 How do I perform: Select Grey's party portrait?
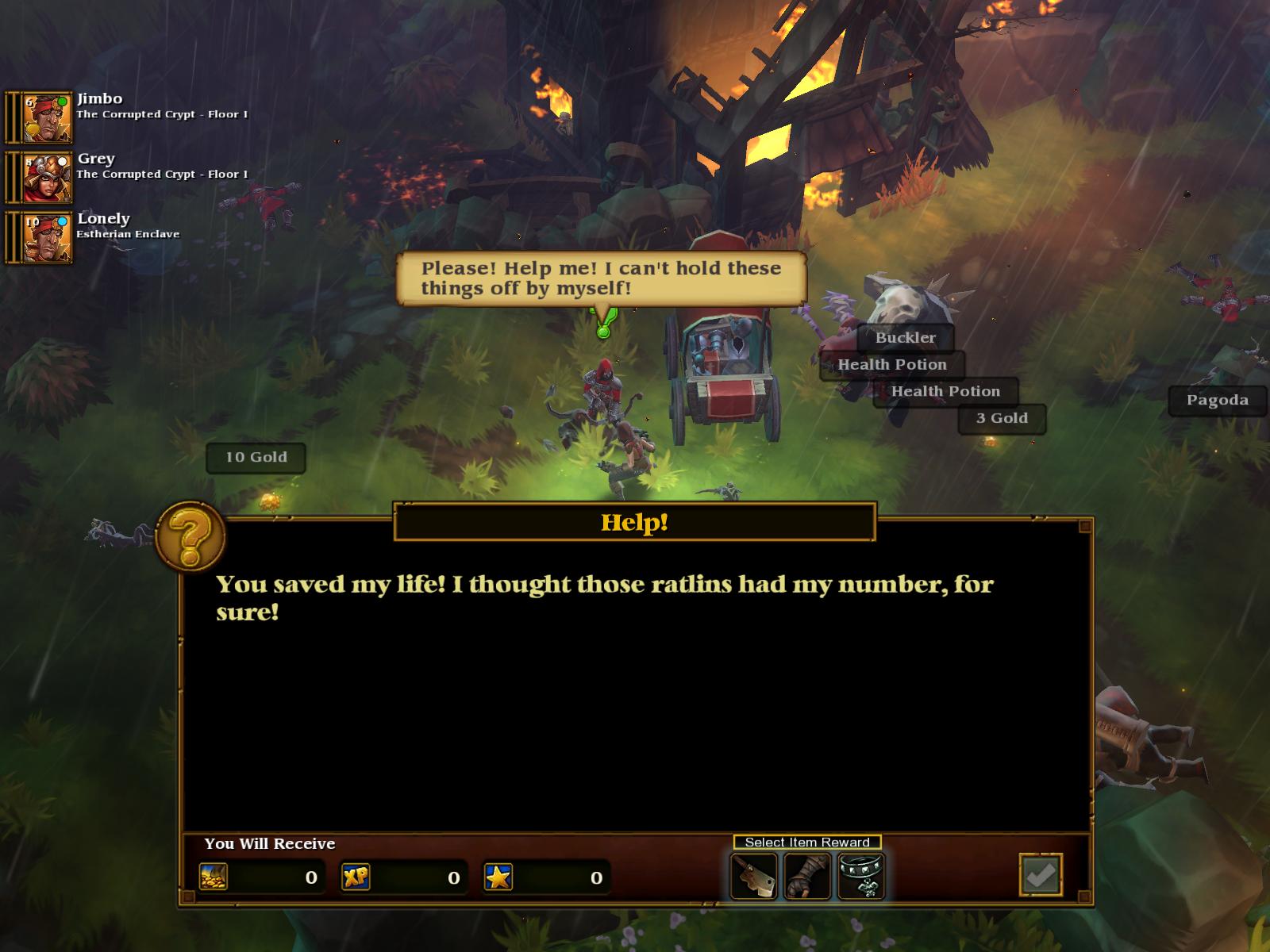point(47,178)
